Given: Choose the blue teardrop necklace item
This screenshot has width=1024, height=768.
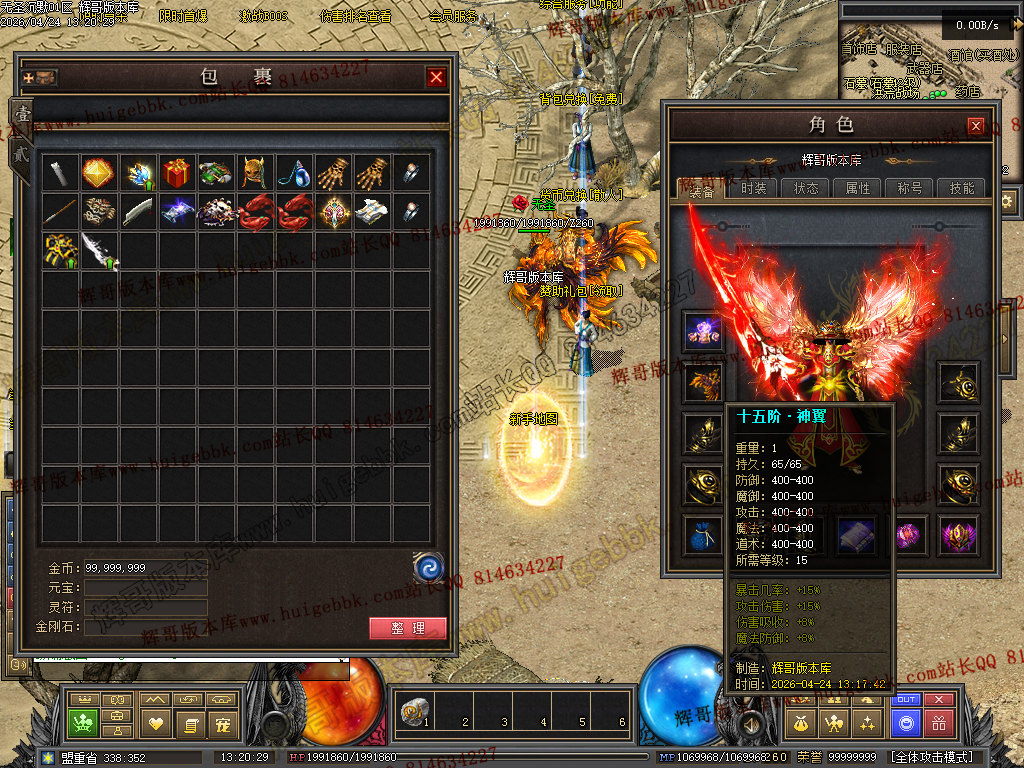Looking at the screenshot, I should [x=293, y=173].
